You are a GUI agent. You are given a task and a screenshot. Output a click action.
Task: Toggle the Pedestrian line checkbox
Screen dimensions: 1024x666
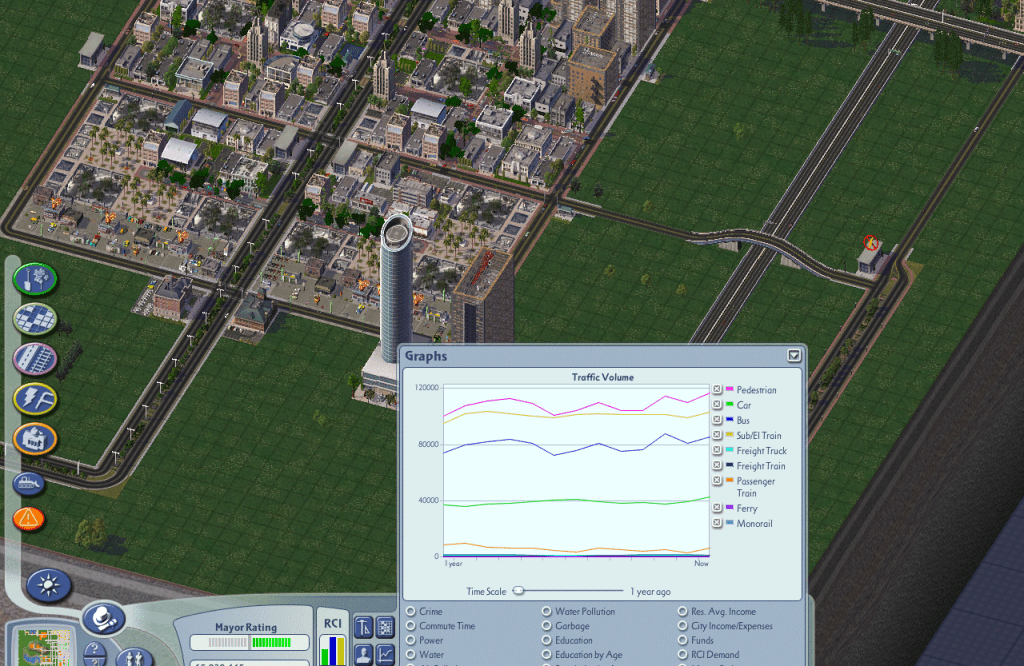click(717, 390)
